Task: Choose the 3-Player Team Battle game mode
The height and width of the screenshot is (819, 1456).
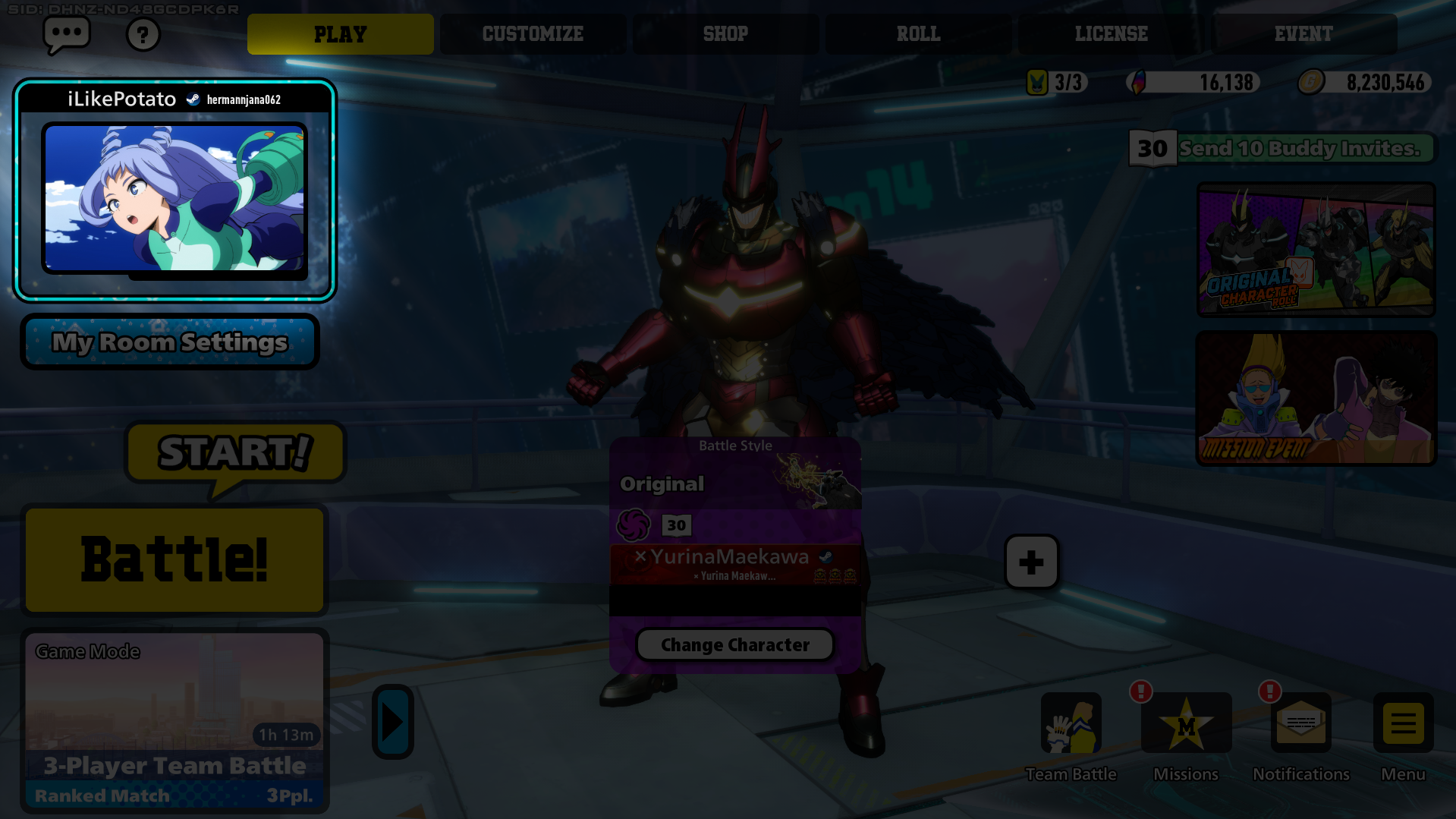Action: point(175,720)
